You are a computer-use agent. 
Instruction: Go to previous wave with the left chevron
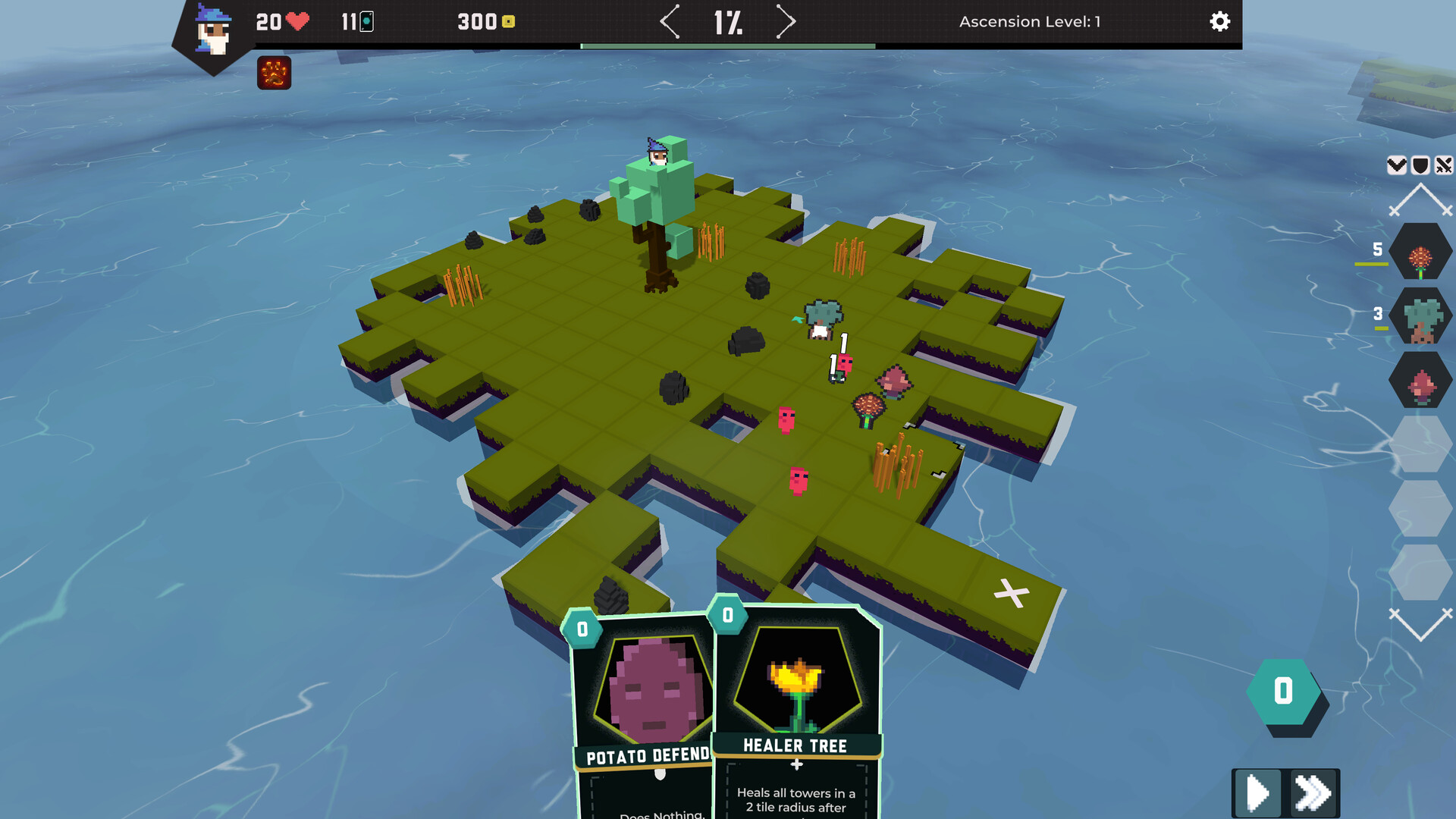[x=670, y=22]
